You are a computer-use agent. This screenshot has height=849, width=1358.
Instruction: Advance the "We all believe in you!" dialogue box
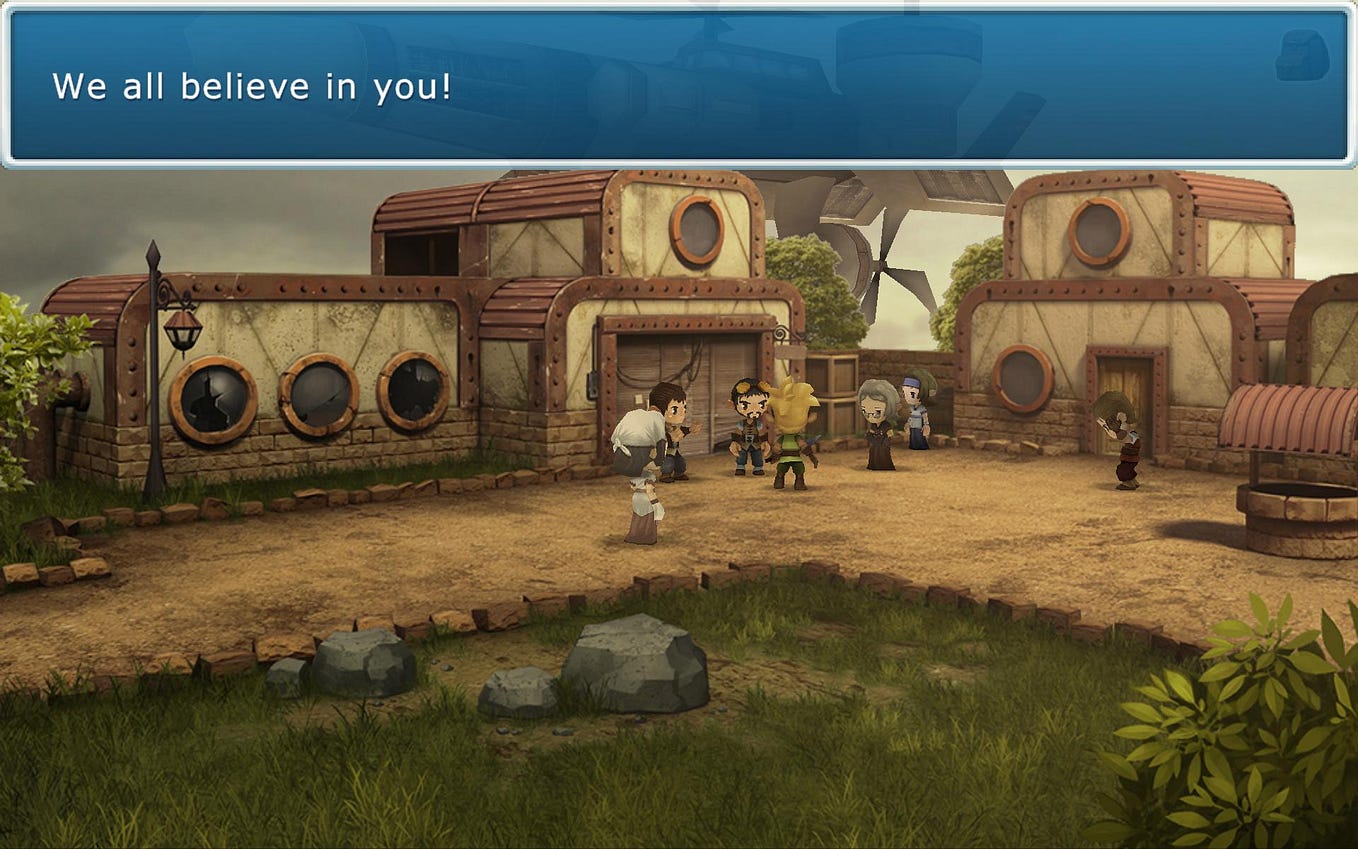click(x=678, y=86)
